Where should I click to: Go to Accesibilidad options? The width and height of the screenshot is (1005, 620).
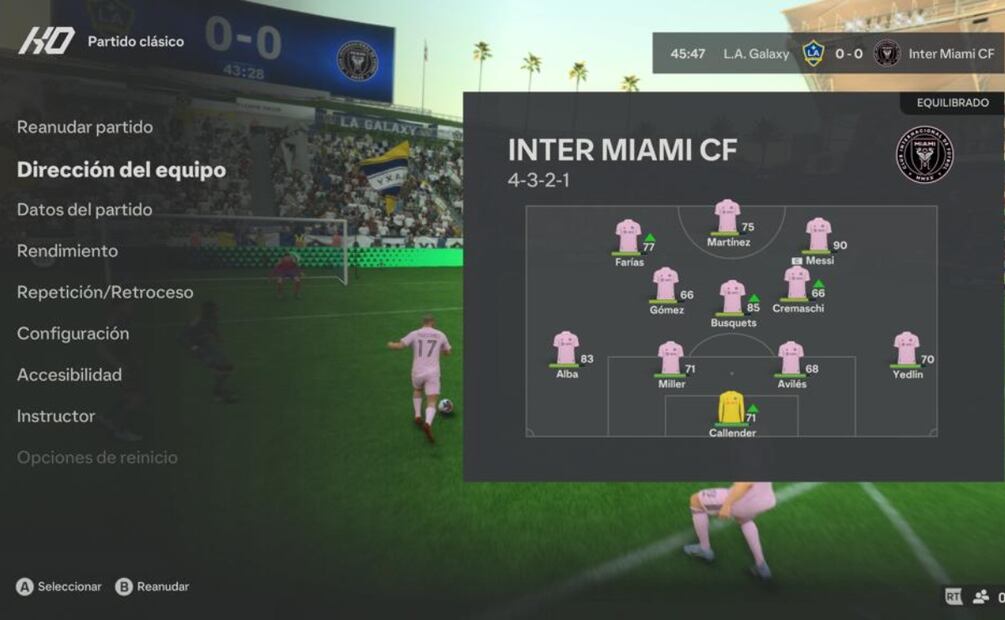[x=69, y=375]
